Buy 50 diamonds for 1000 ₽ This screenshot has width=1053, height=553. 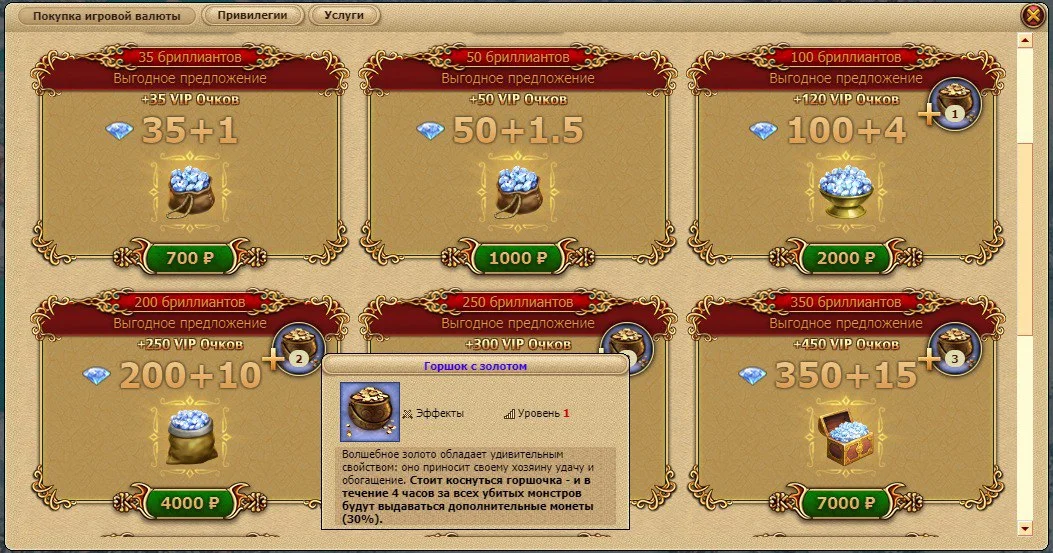(x=517, y=258)
